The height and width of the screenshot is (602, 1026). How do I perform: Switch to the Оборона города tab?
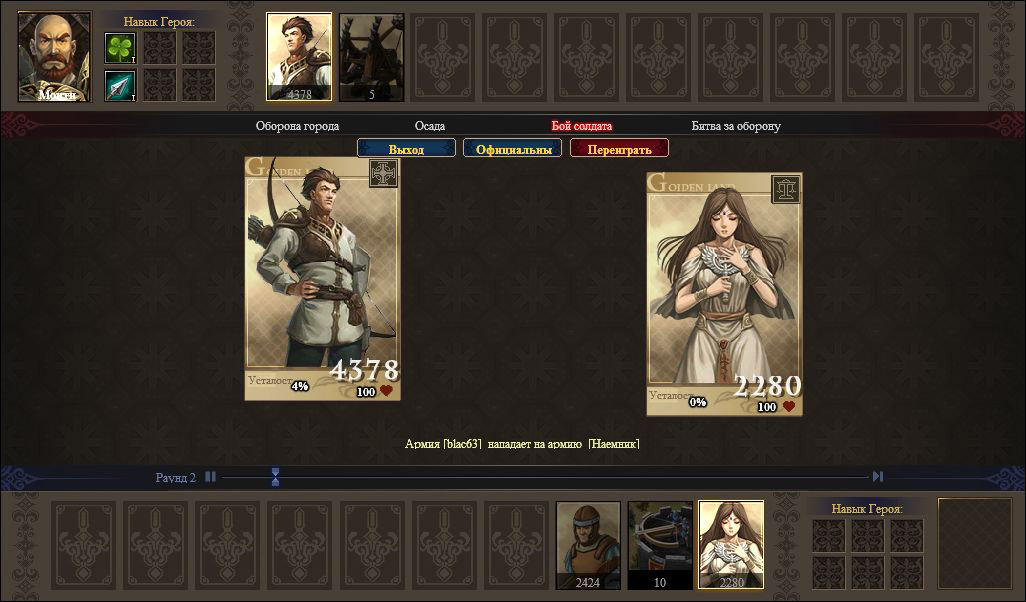pos(297,126)
